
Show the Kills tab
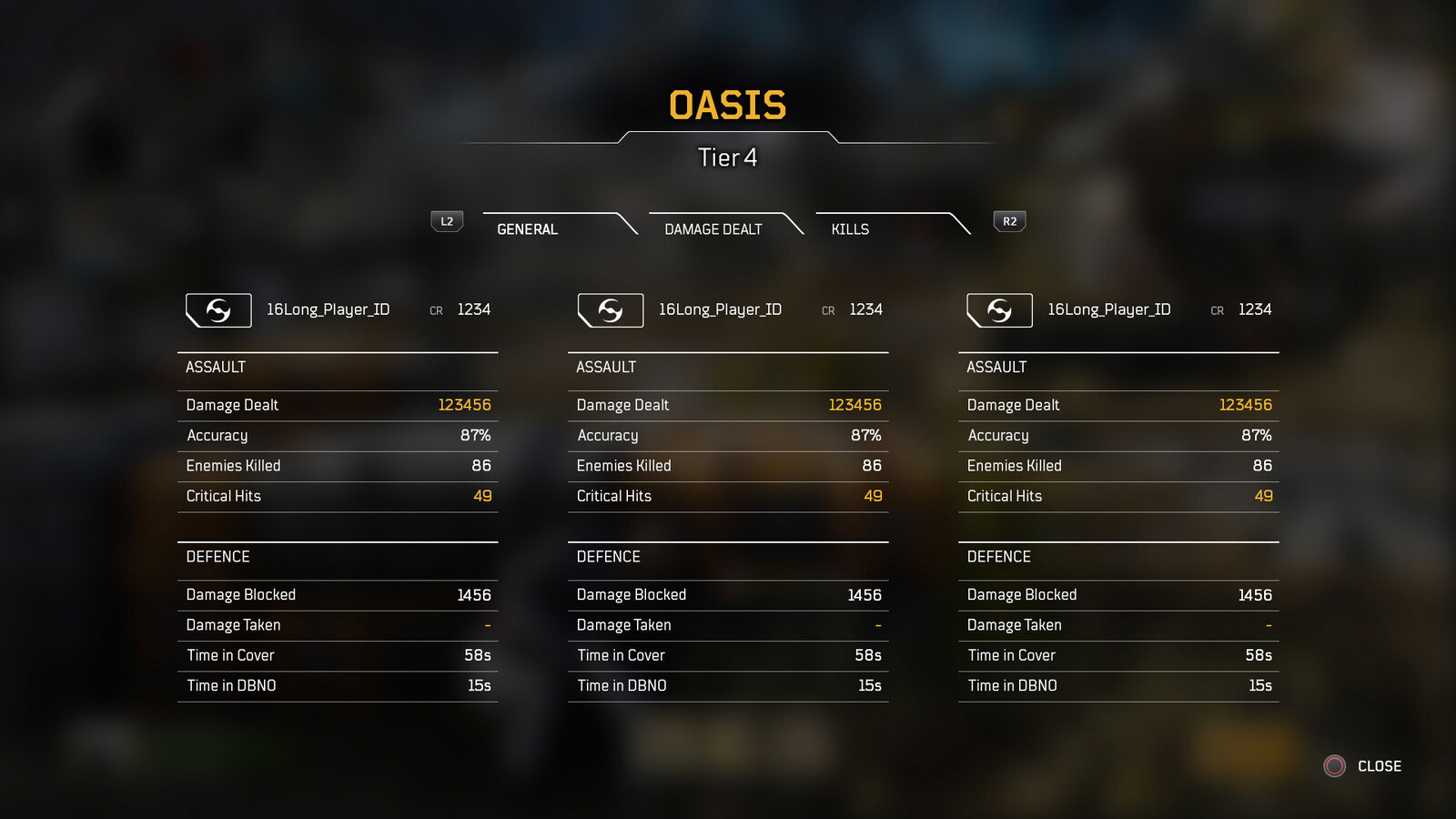(850, 229)
